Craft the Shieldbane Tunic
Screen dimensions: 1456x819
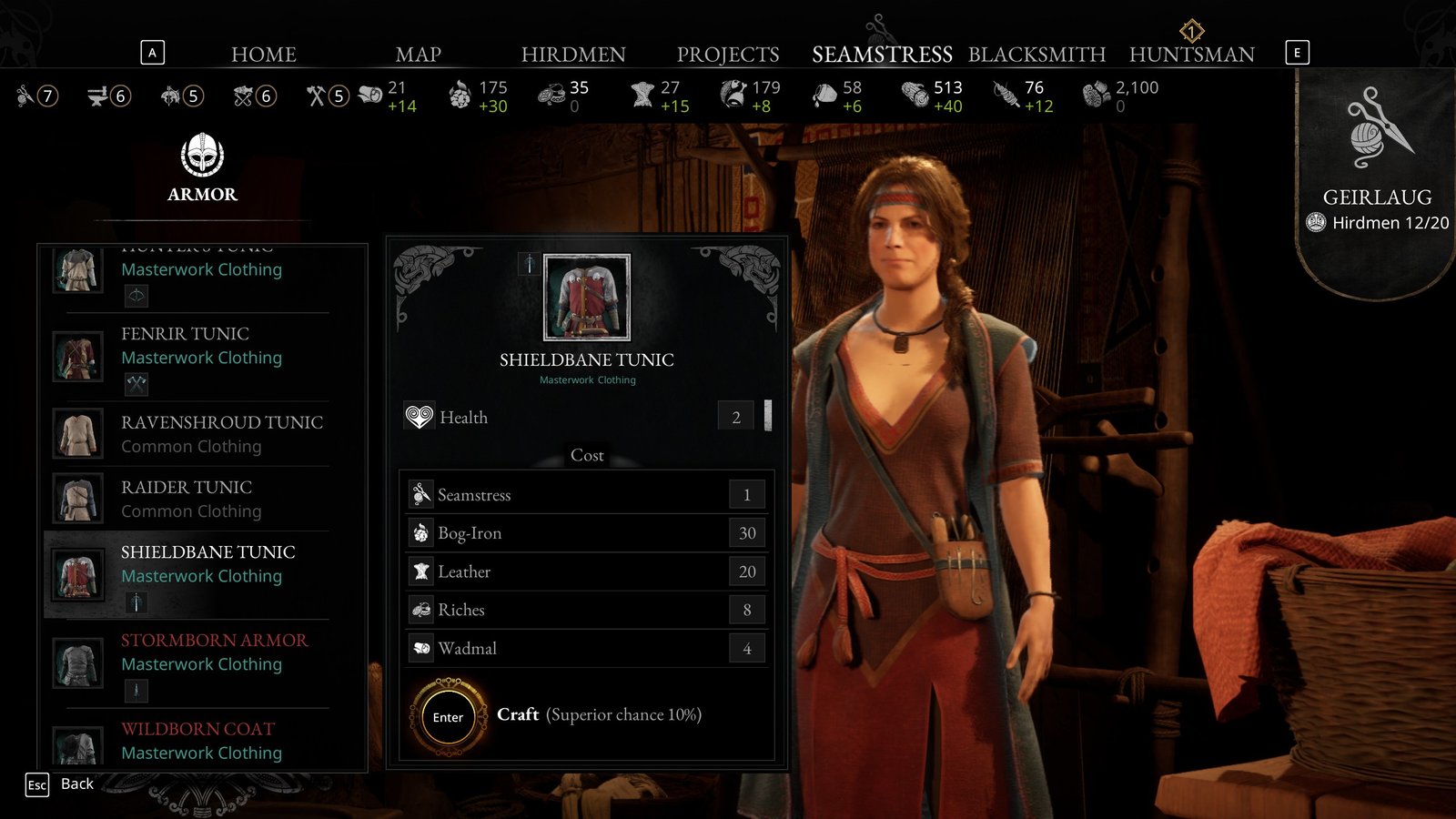coord(448,717)
